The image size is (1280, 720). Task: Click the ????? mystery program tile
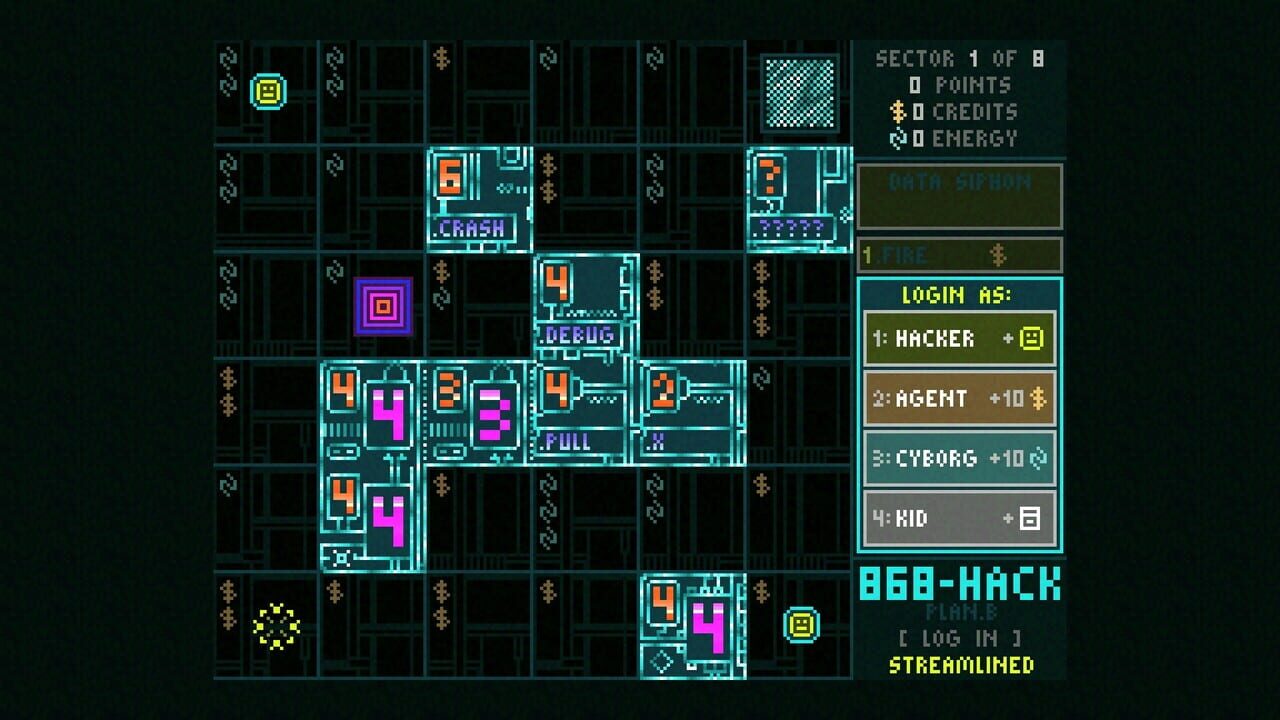coord(793,195)
